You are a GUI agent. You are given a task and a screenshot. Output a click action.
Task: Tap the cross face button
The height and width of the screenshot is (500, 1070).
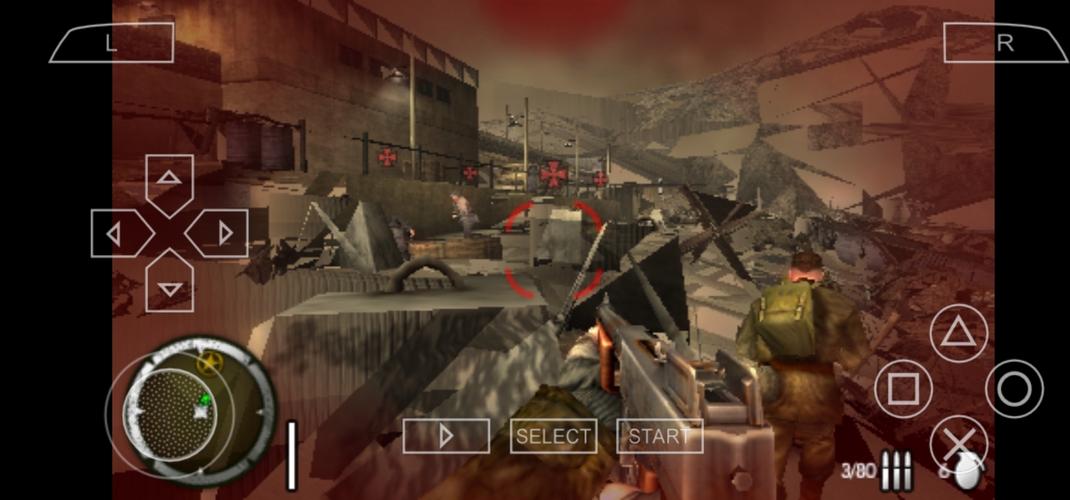click(x=958, y=443)
